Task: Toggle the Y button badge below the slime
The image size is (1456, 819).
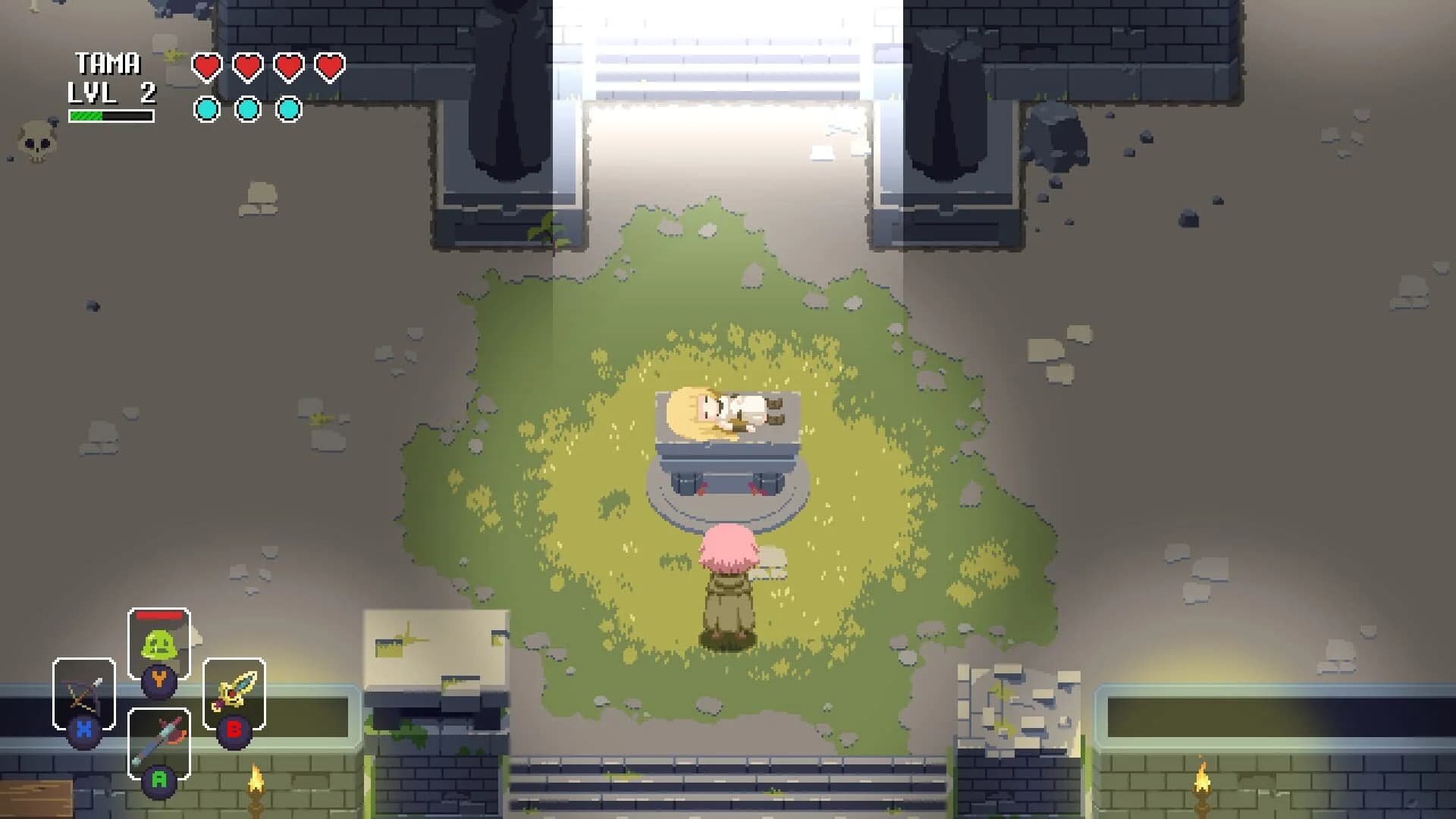Action: coord(160,681)
